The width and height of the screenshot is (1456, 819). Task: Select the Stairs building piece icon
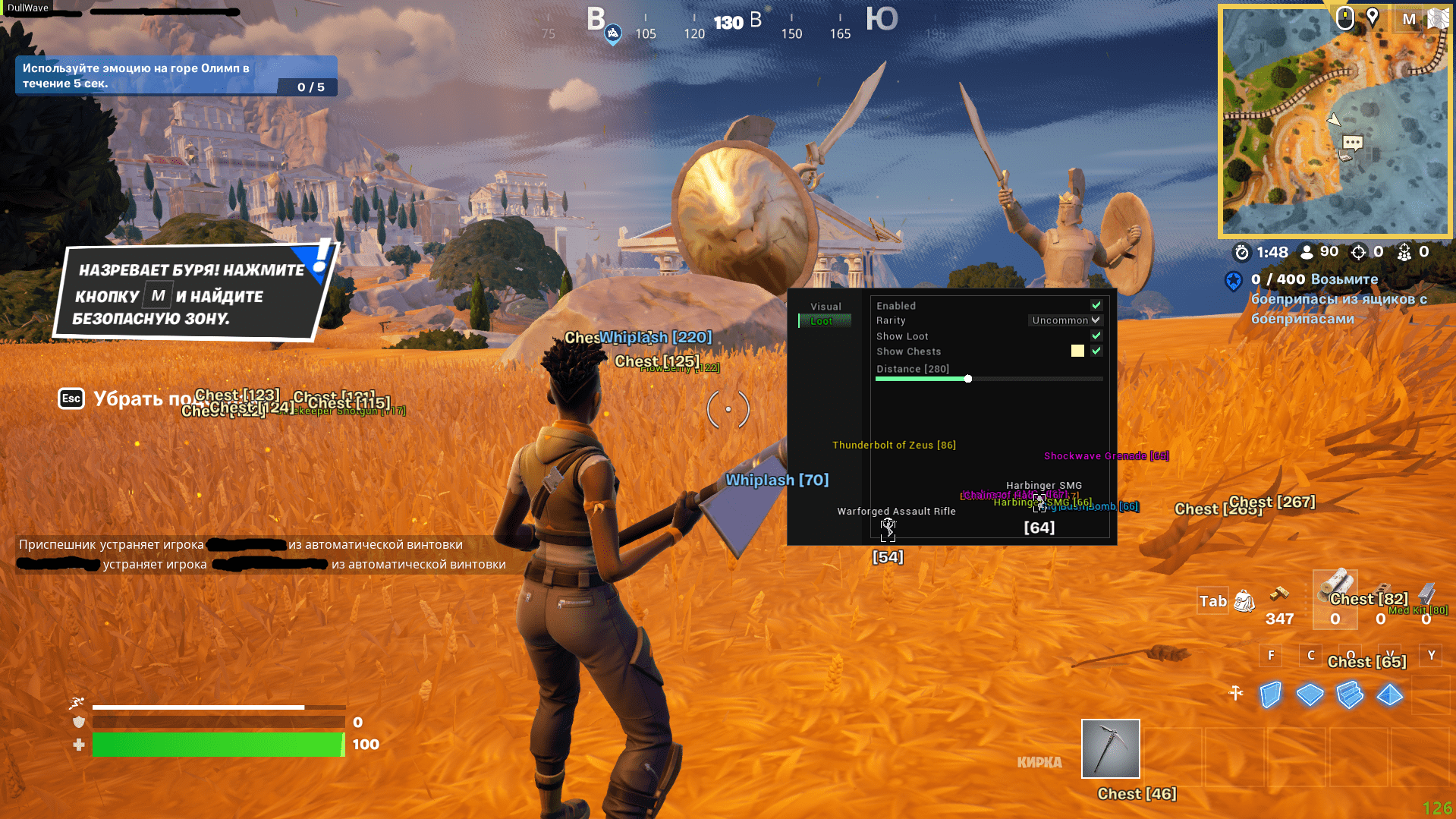pyautogui.click(x=1350, y=695)
